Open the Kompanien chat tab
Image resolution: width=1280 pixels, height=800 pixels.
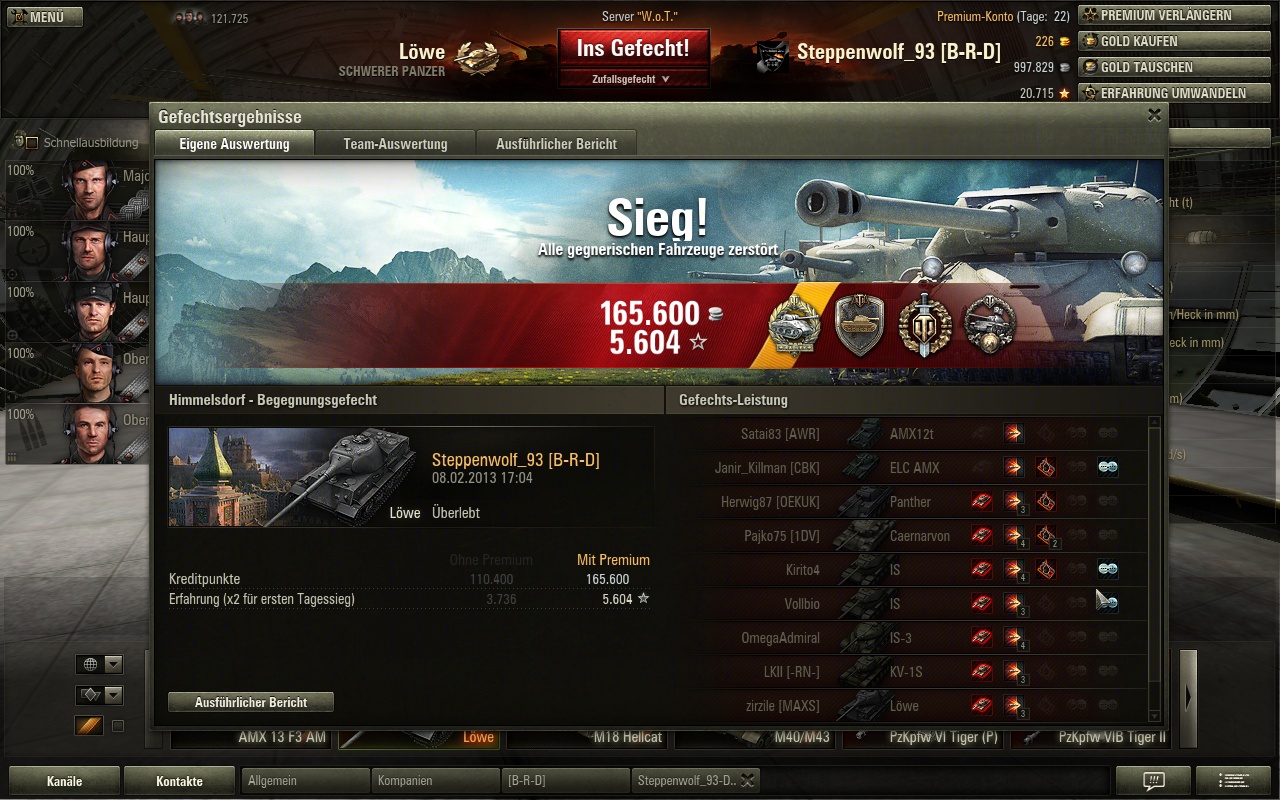pos(434,781)
